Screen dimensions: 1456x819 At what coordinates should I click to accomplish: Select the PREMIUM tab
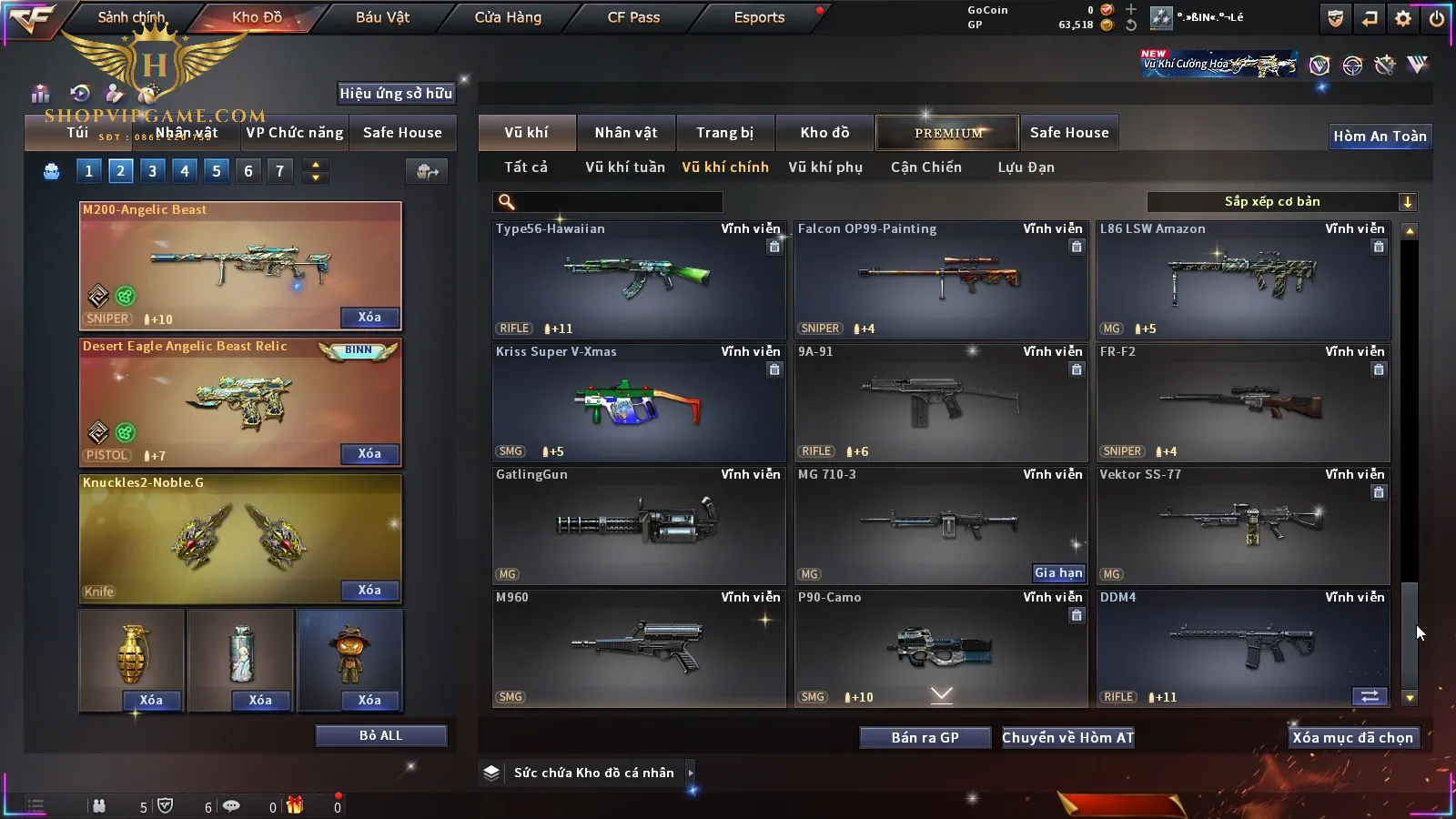(x=948, y=133)
